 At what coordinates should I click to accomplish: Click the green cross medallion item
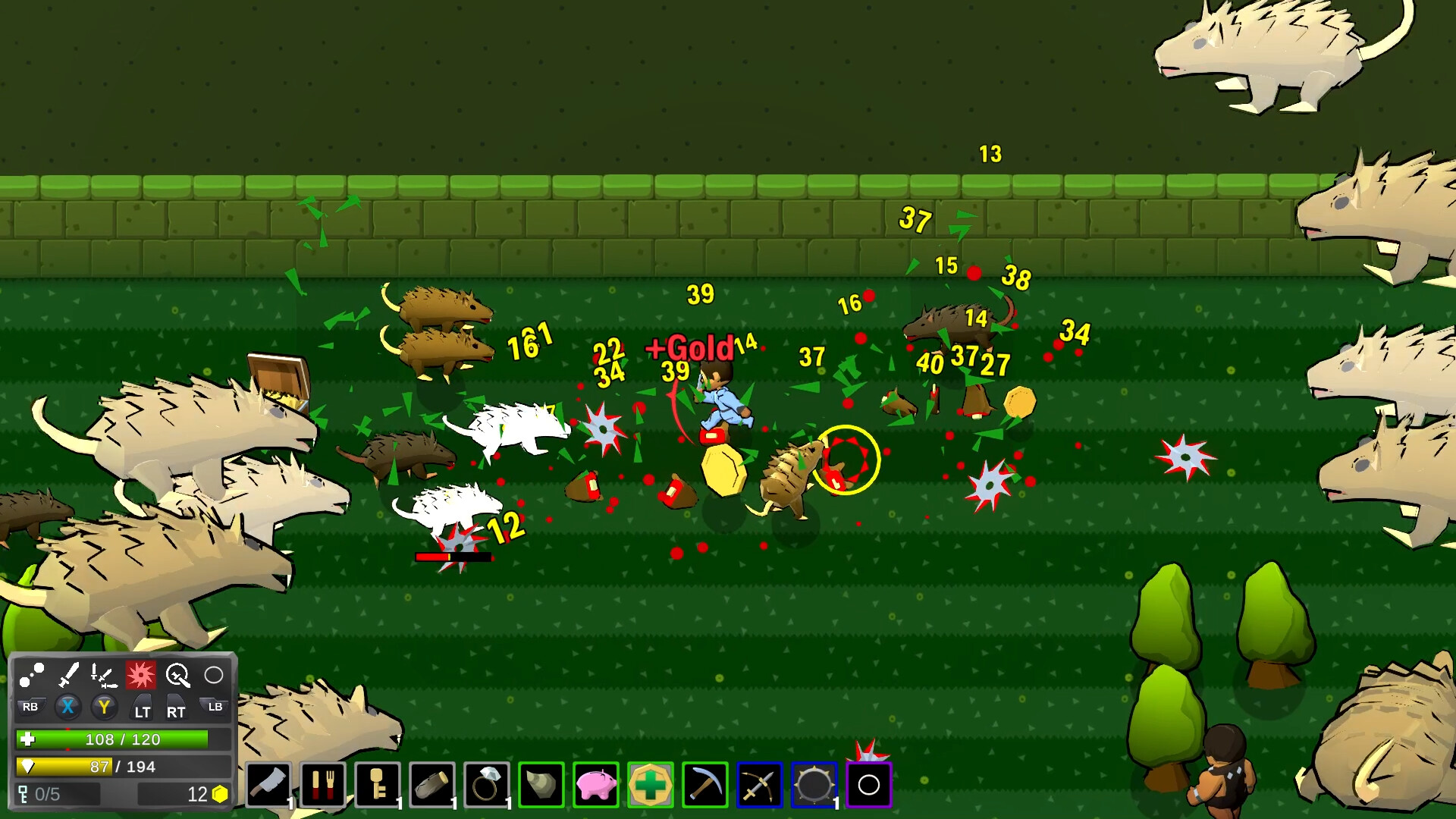[651, 784]
